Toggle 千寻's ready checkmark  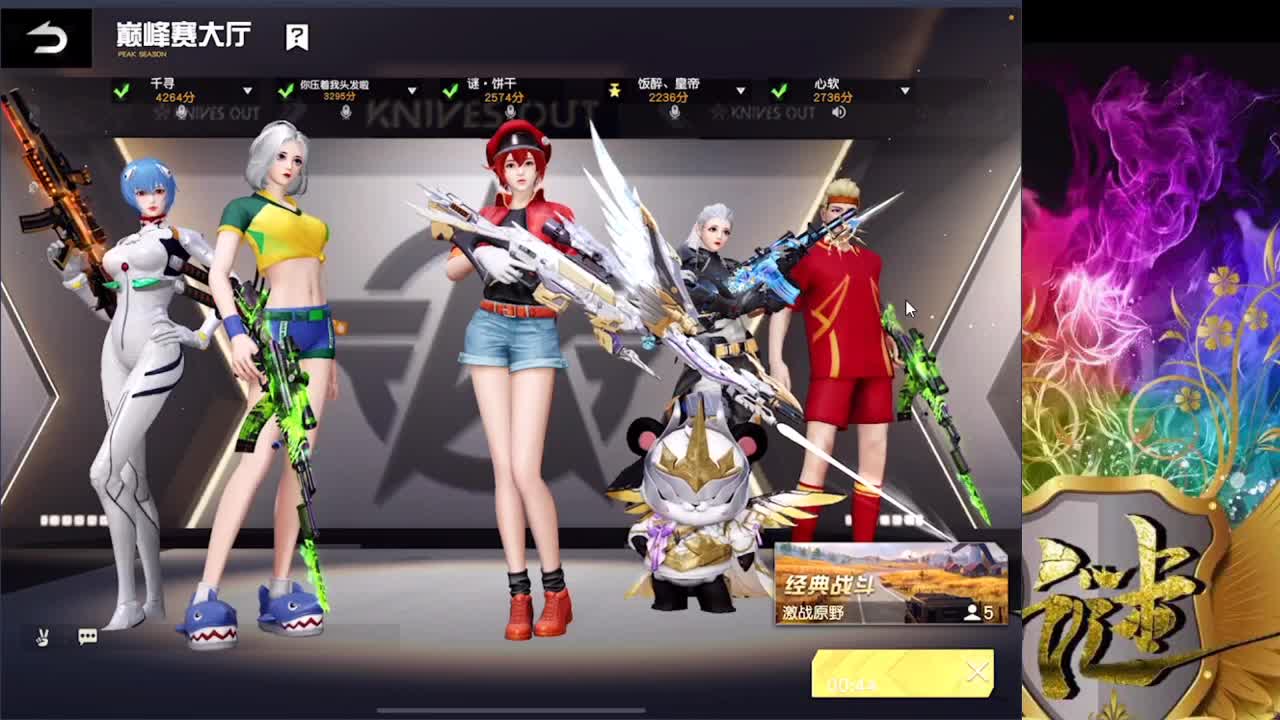pyautogui.click(x=121, y=93)
